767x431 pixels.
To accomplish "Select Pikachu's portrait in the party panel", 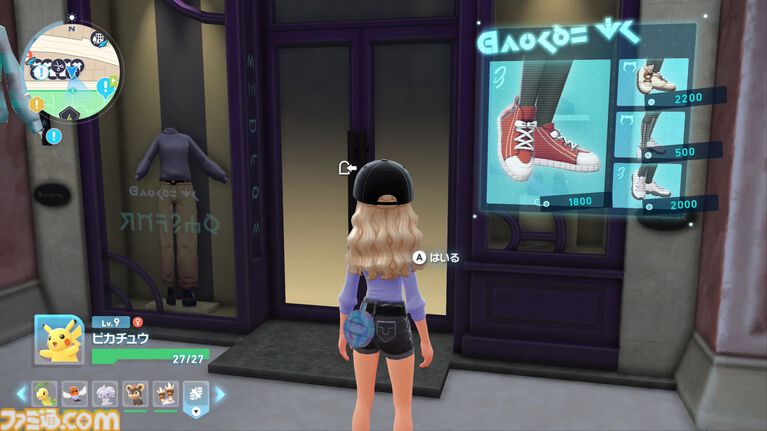I will [60, 343].
